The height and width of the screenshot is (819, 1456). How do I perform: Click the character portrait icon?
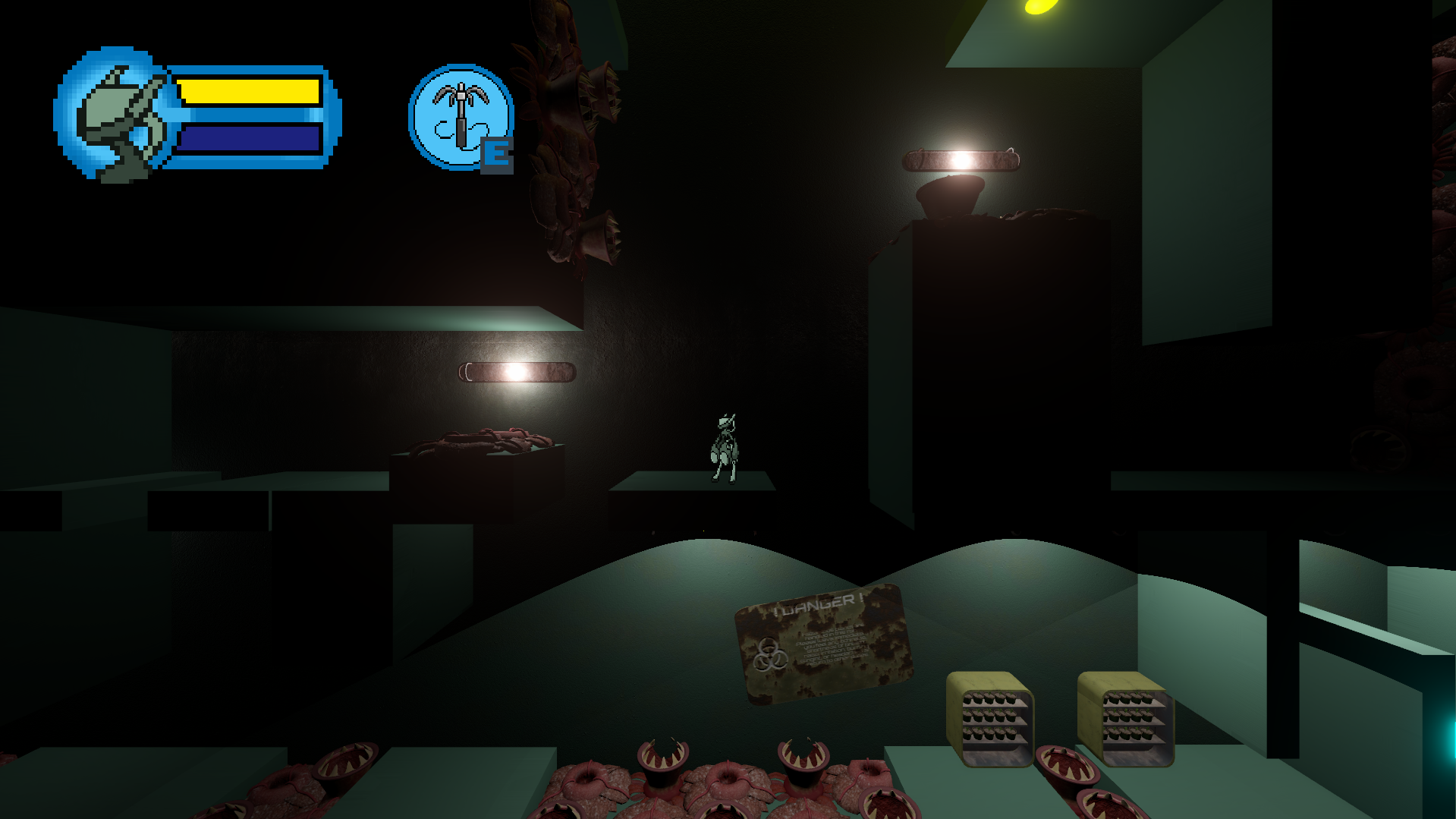(x=115, y=115)
